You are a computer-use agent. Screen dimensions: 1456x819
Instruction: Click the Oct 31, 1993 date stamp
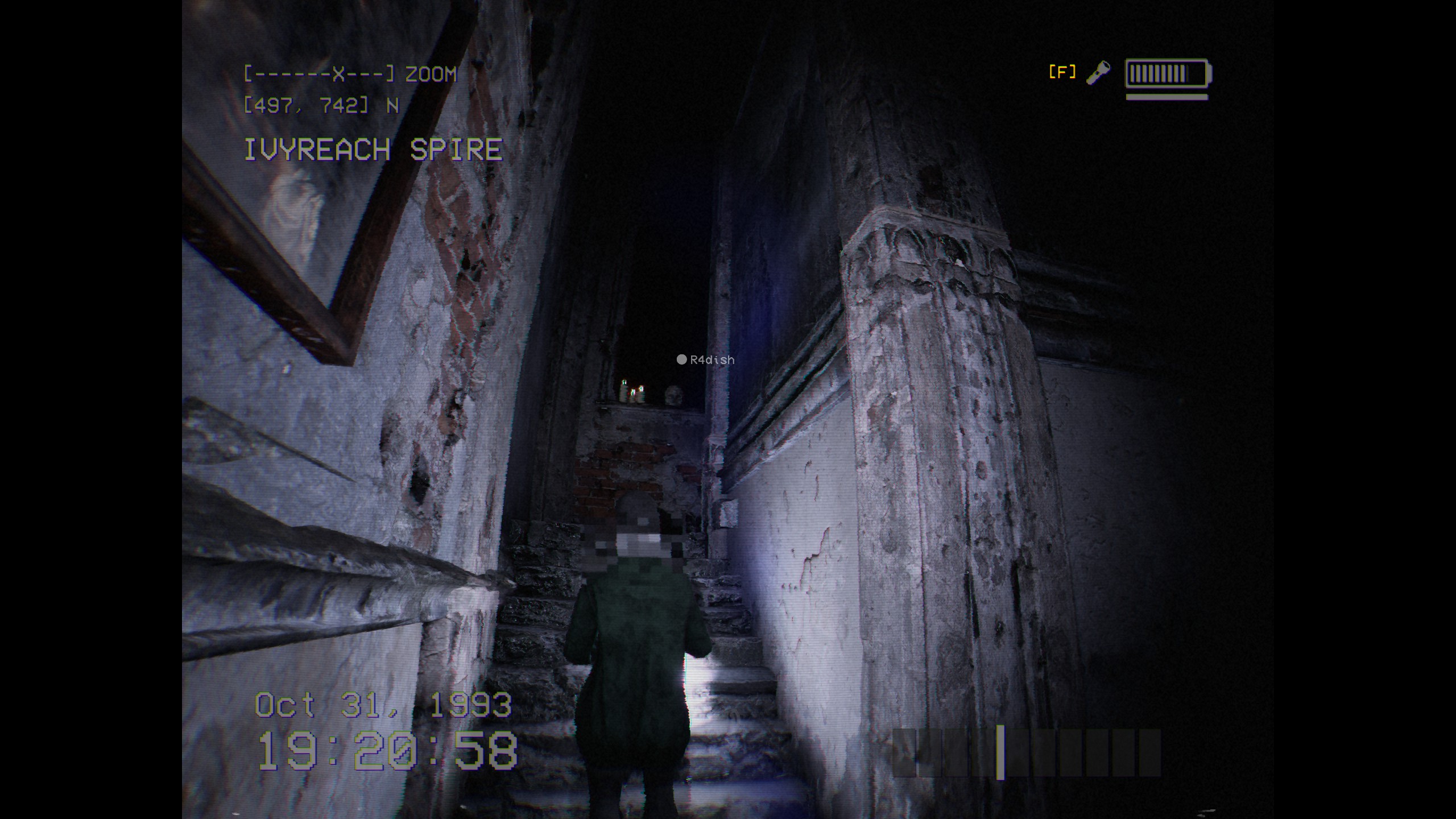coord(382,704)
